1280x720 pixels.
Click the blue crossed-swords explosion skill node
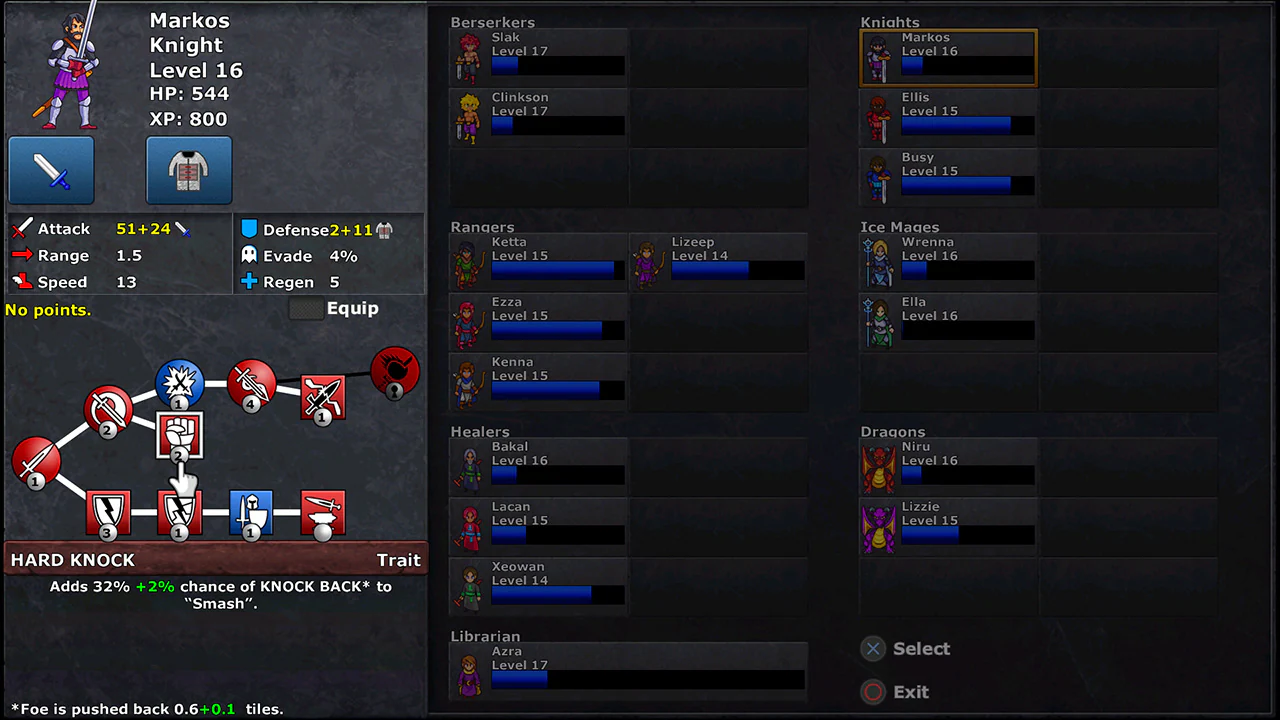179,383
